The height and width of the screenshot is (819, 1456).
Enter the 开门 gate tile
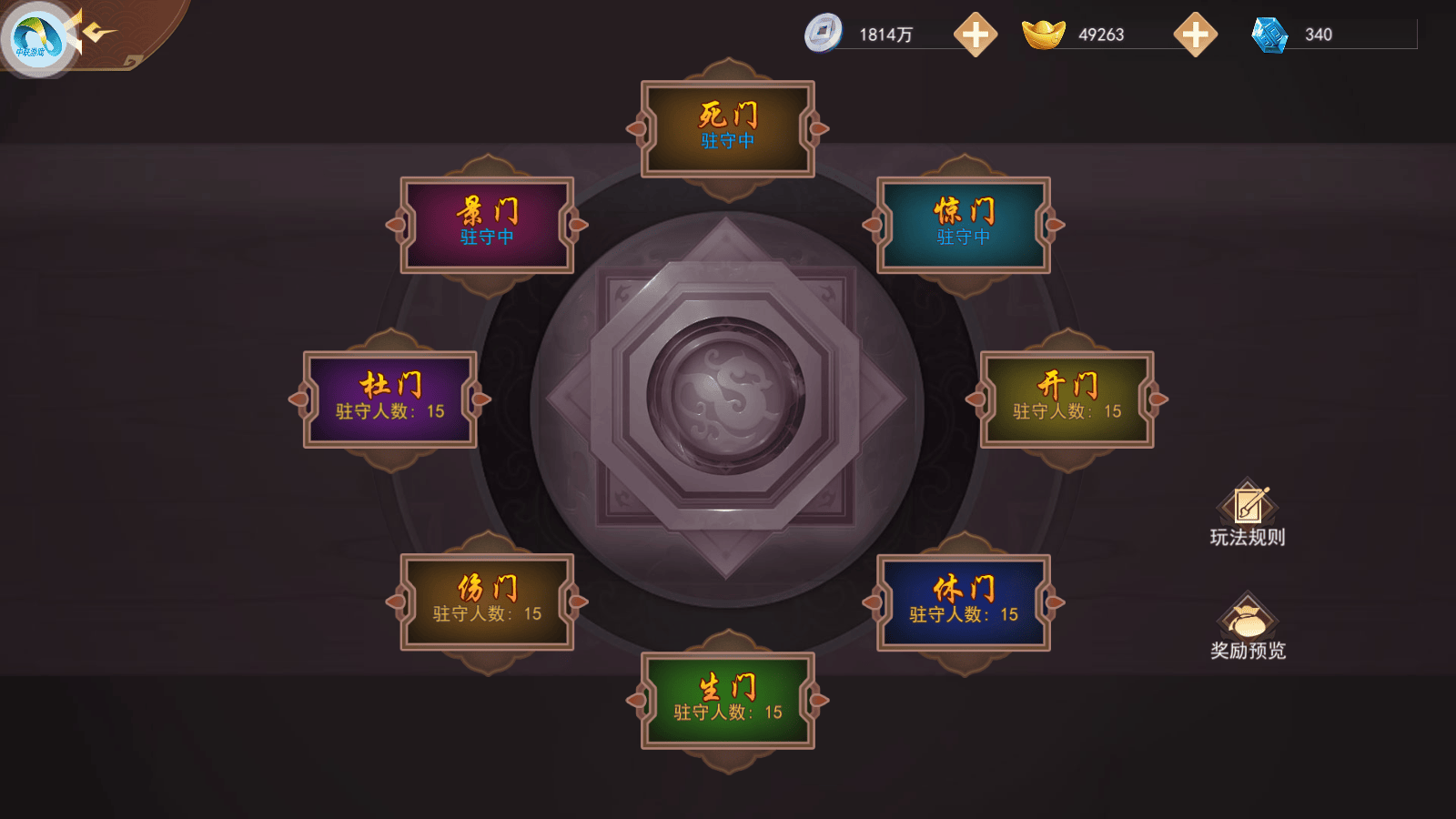1067,399
